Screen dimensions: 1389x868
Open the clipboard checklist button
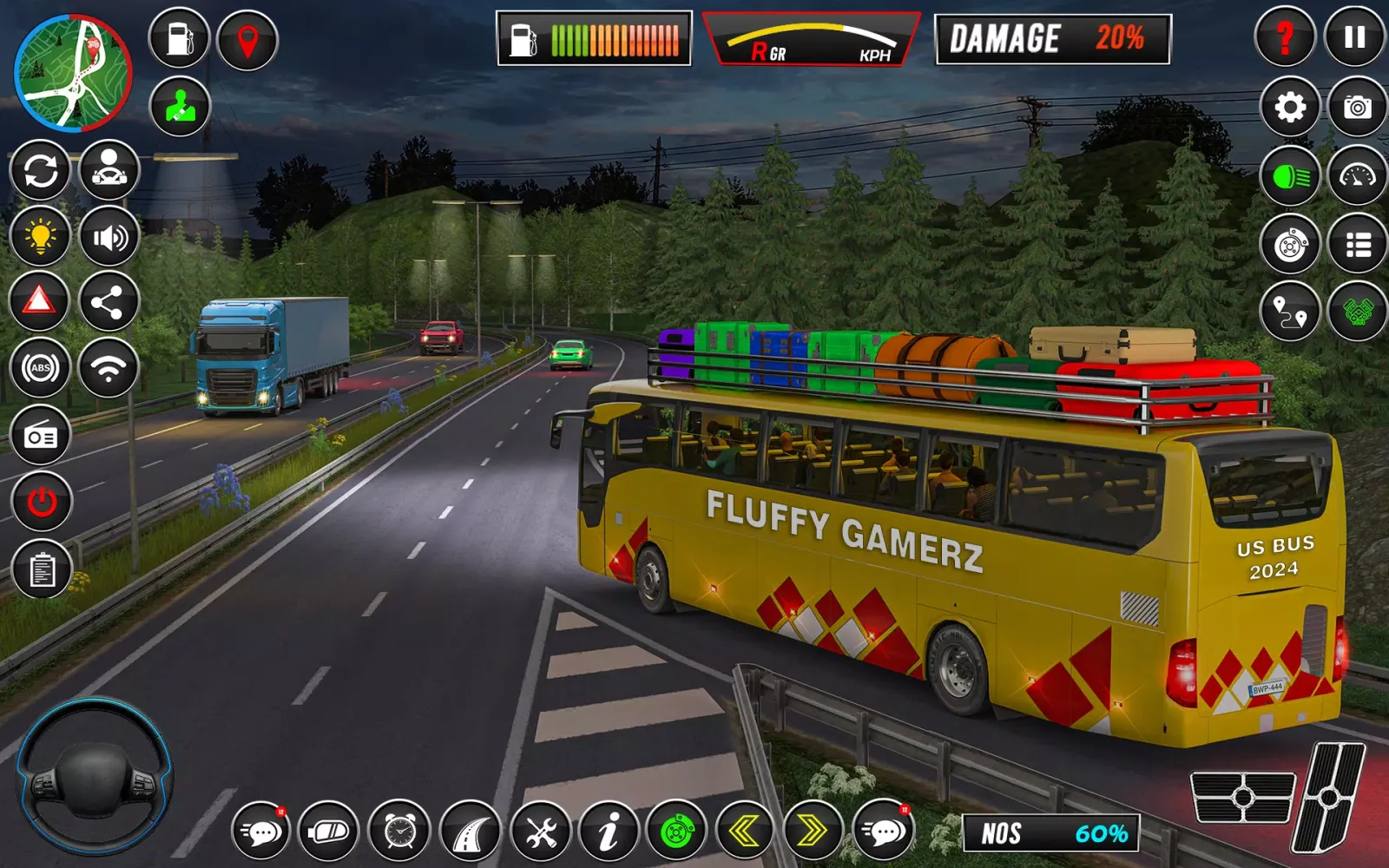pos(42,569)
